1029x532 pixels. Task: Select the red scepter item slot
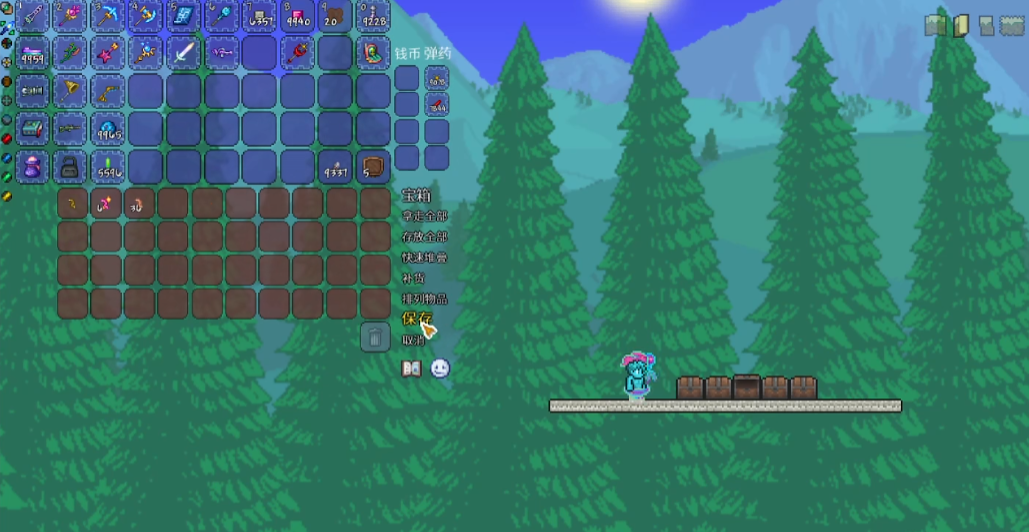(297, 53)
